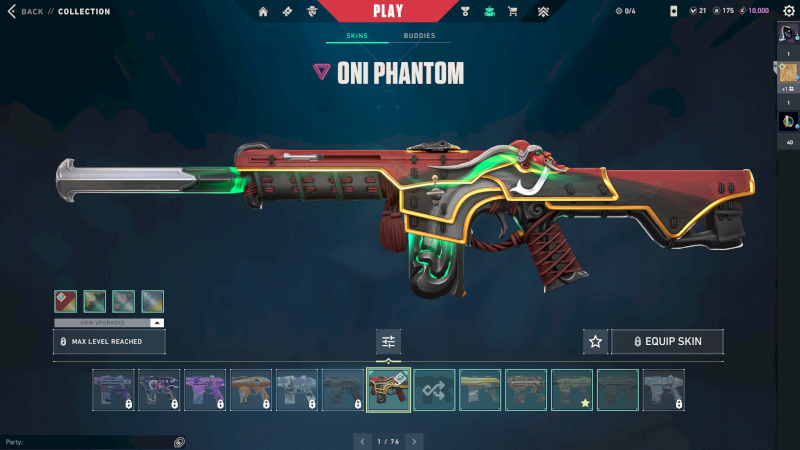Select the Skins tab

point(357,36)
